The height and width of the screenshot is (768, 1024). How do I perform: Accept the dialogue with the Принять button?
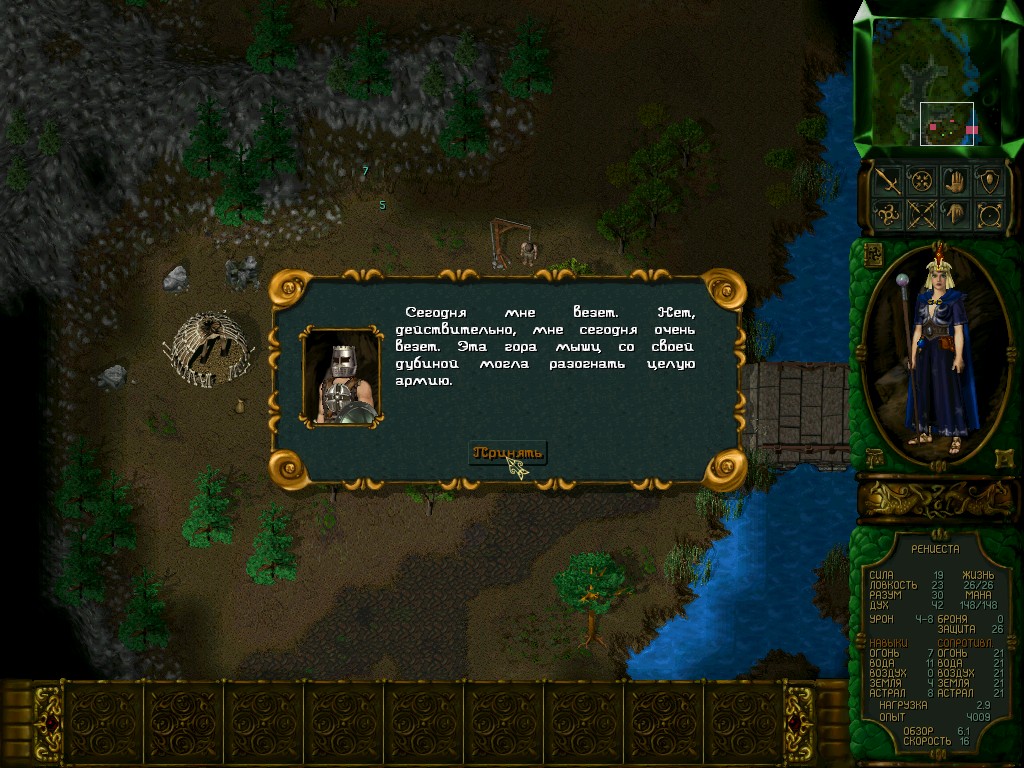[508, 453]
